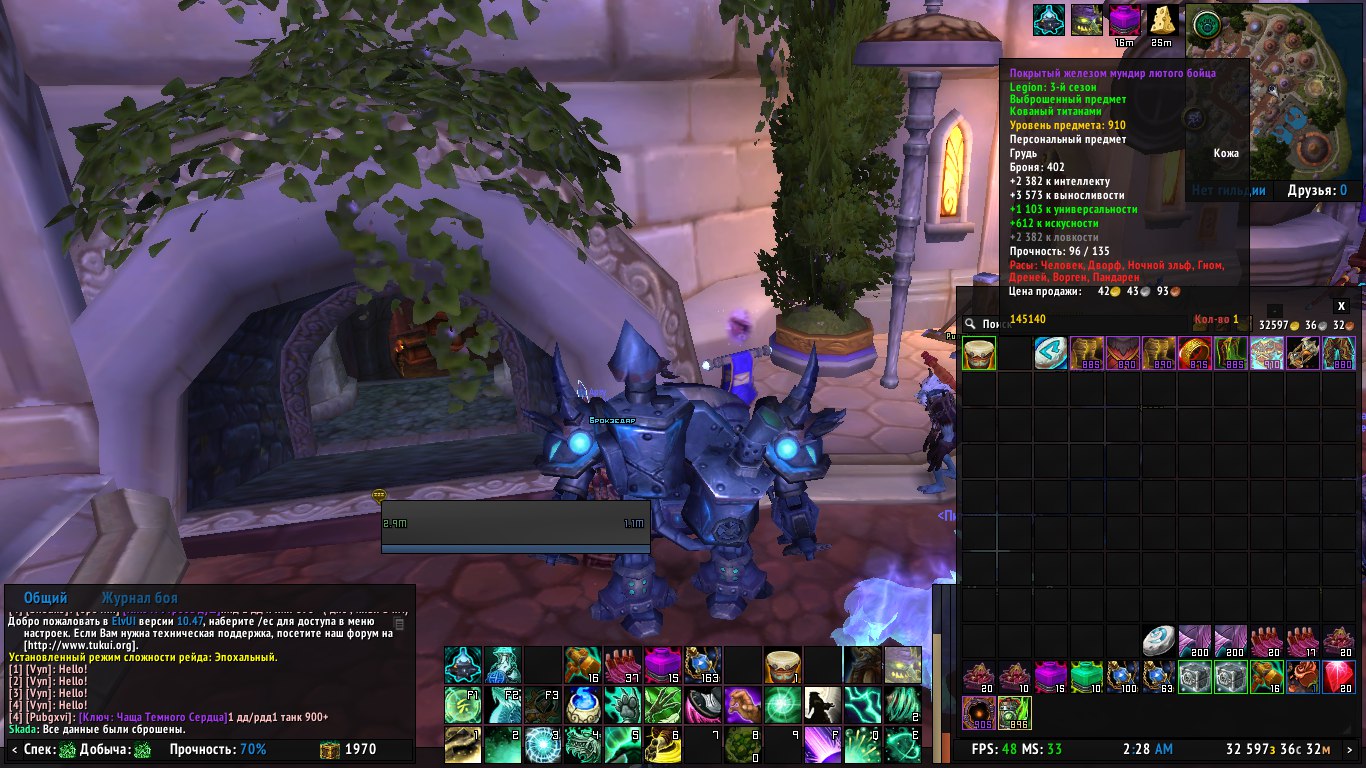The height and width of the screenshot is (768, 1366).
Task: Activate the ability bound to F1
Action: [462, 704]
